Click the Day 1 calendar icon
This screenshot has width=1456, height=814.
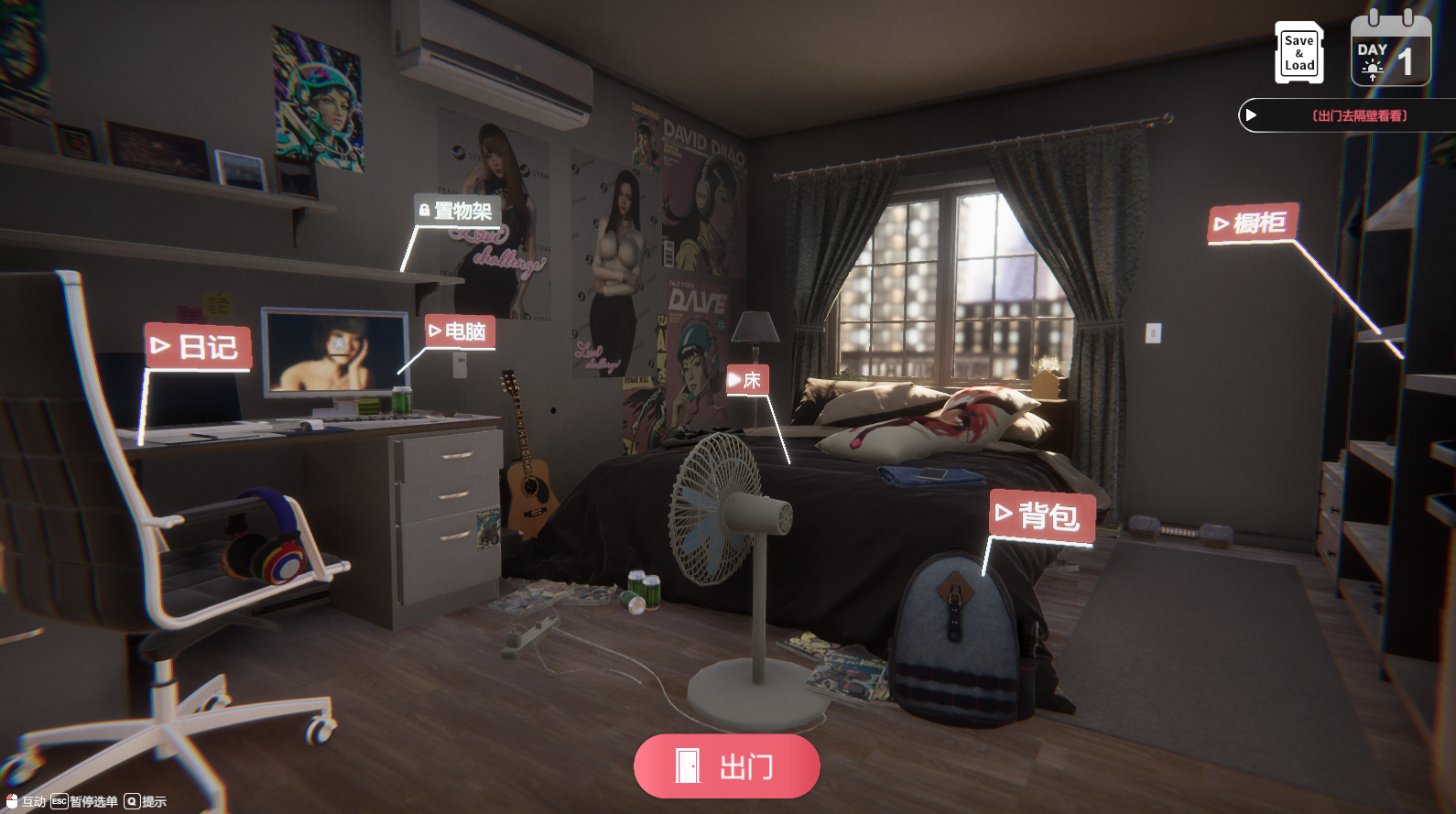point(1390,53)
